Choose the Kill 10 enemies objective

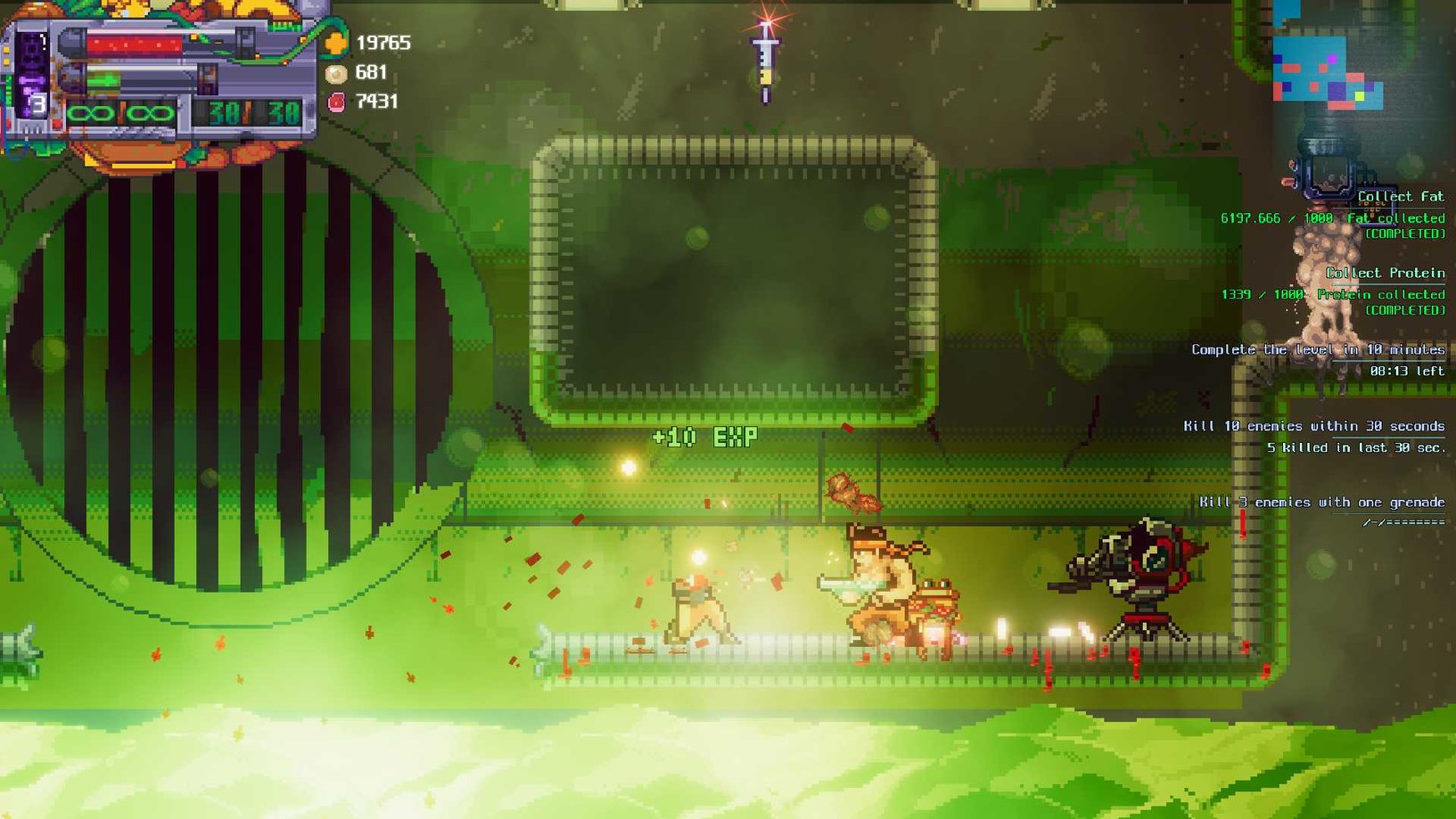point(1313,427)
